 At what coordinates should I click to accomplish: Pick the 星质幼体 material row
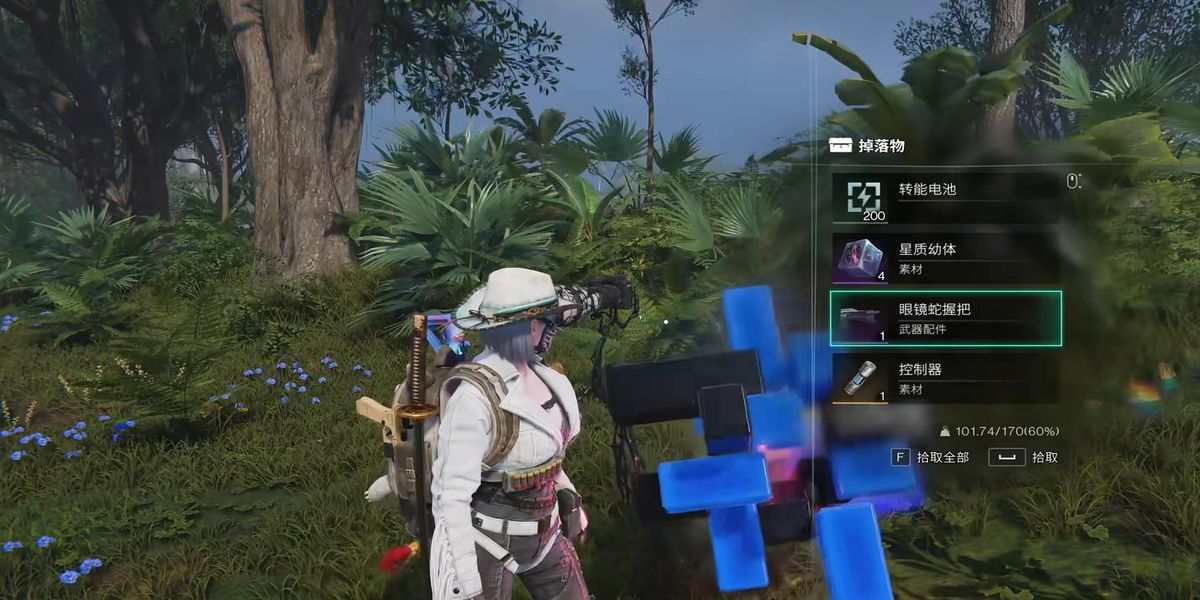tap(945, 258)
